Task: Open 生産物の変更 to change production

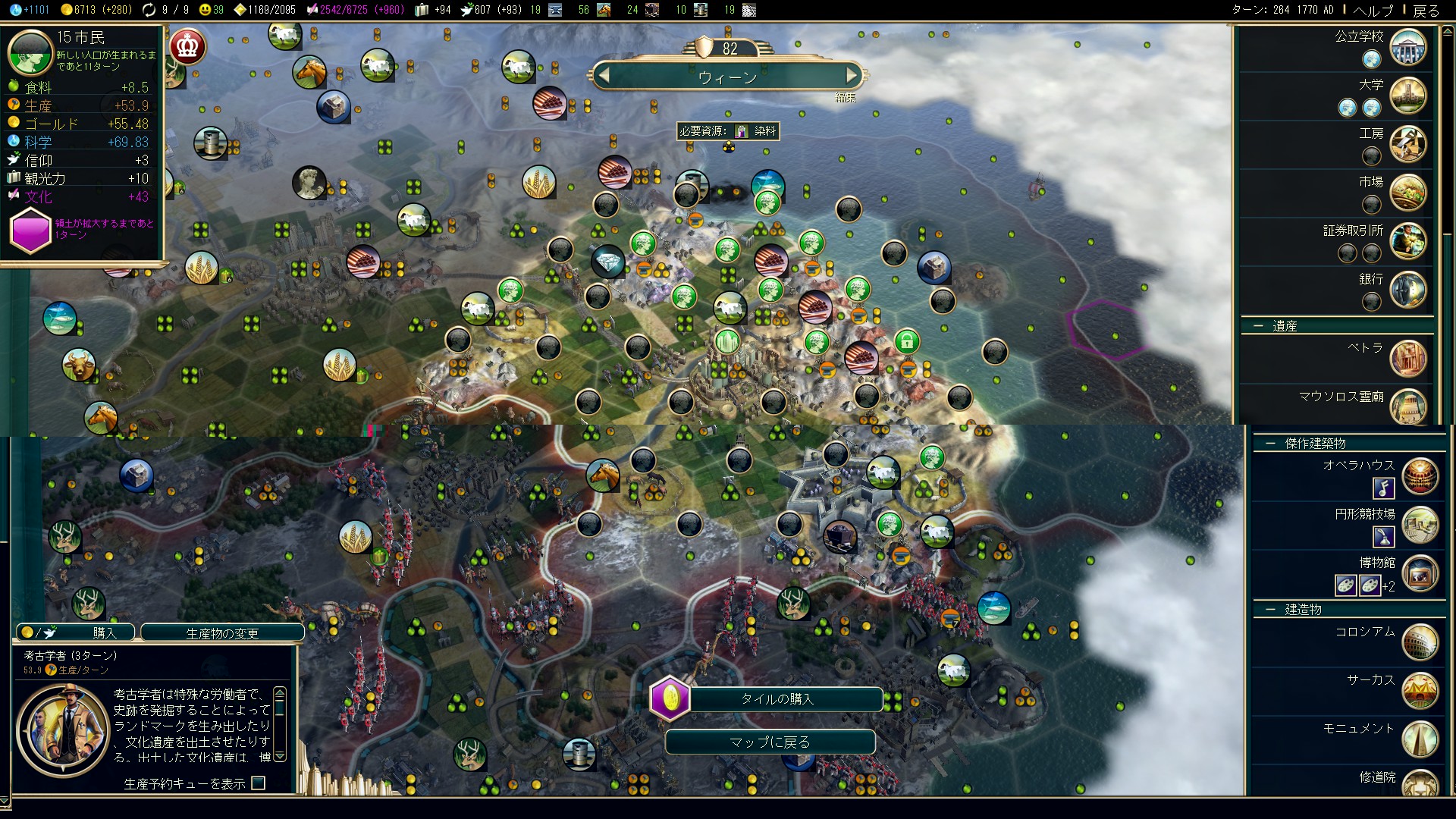Action: coord(222,632)
